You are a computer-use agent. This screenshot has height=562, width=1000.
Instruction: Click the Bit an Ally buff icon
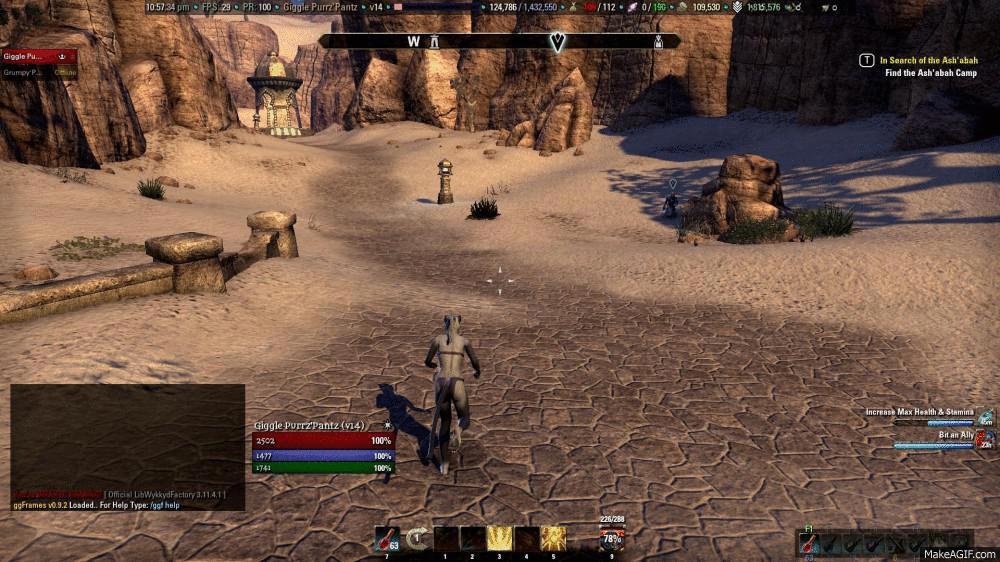click(x=986, y=437)
